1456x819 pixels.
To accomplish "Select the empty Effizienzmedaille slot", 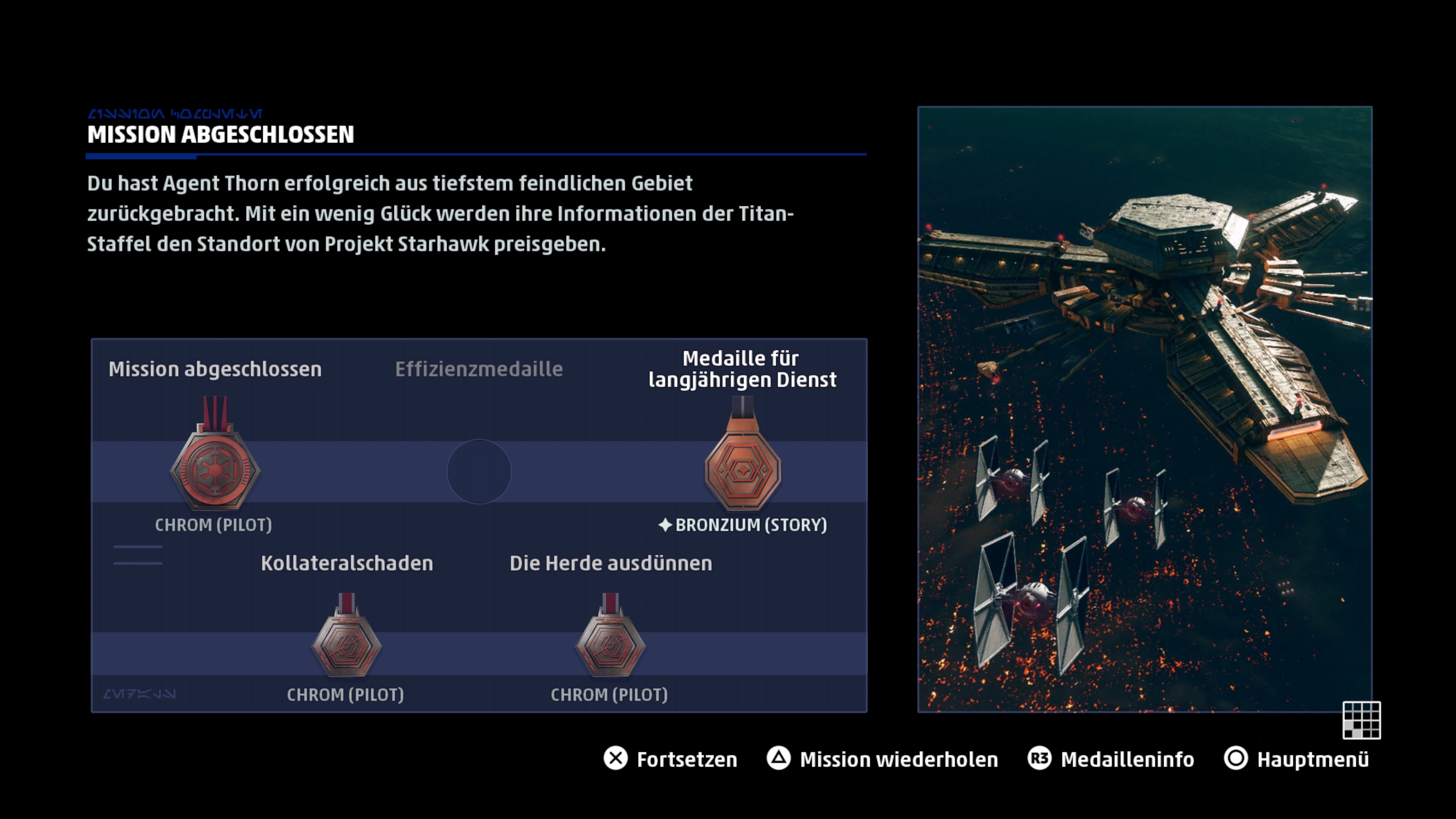I will 479,472.
